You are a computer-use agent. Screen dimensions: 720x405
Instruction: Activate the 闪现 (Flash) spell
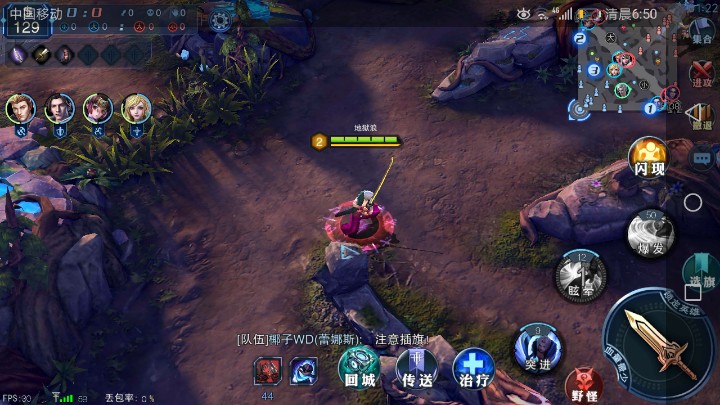(x=648, y=157)
